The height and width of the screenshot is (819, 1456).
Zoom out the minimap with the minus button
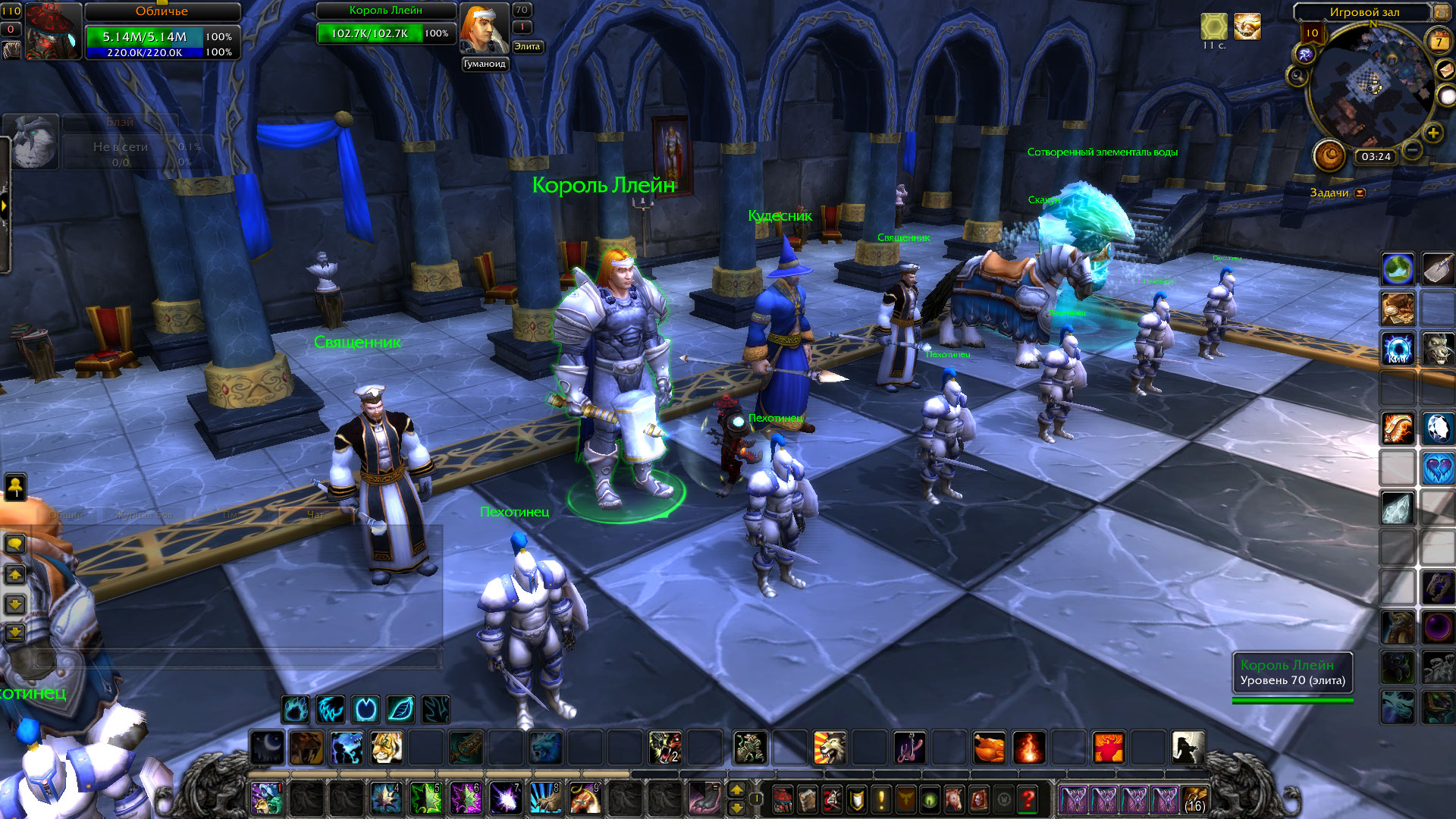(1412, 150)
